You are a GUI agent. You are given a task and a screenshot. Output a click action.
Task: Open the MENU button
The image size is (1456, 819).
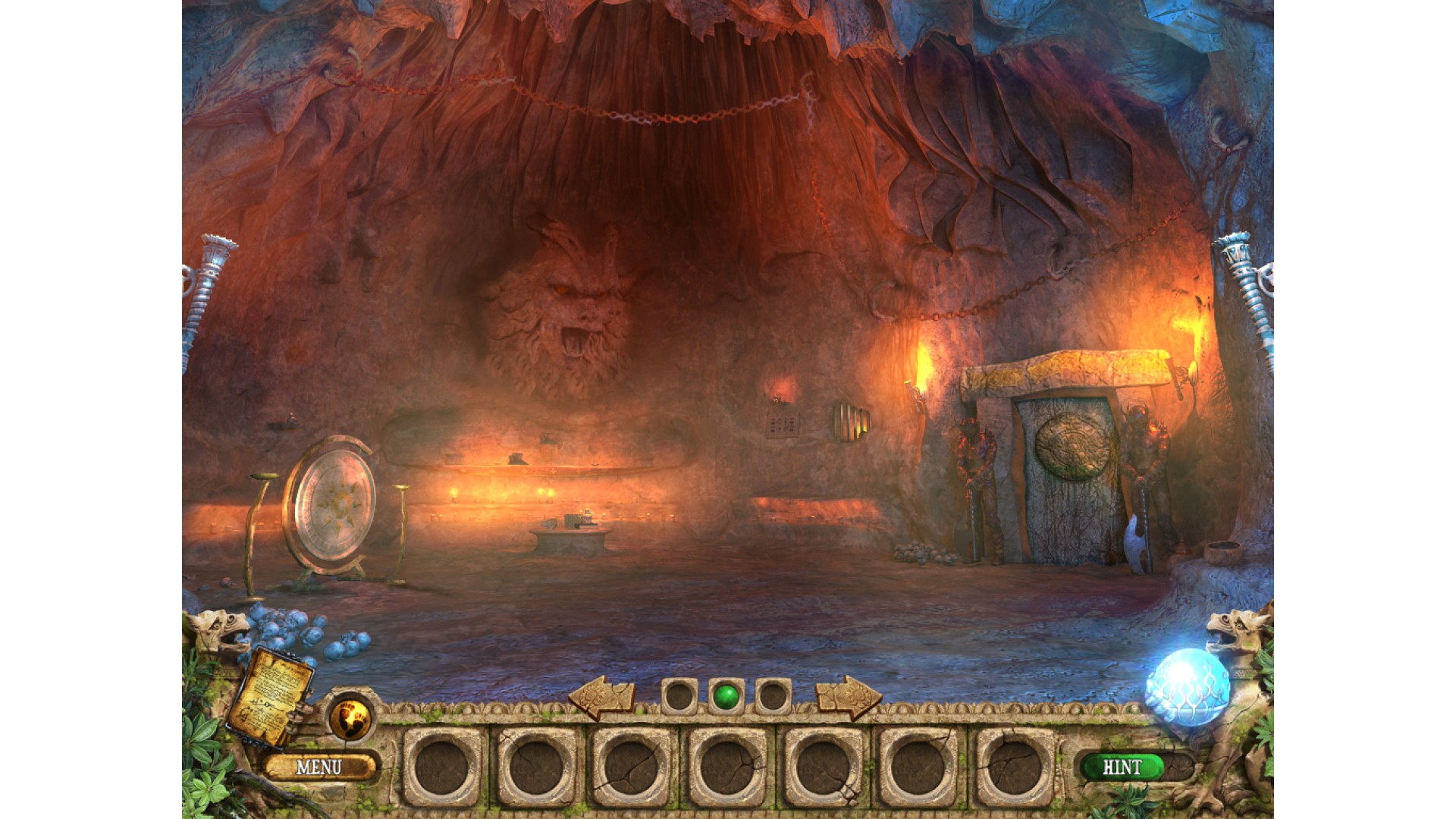pos(319,767)
